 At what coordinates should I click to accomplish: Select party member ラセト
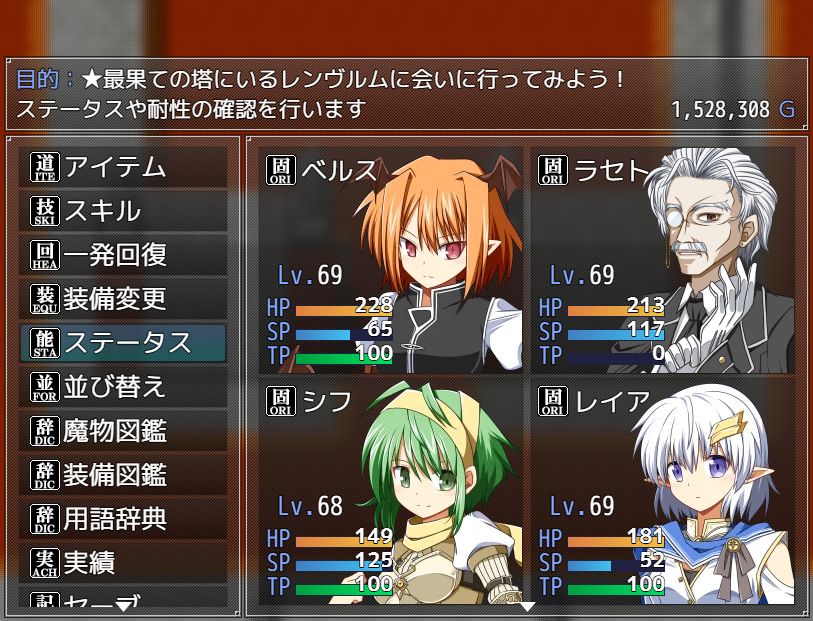[x=663, y=260]
